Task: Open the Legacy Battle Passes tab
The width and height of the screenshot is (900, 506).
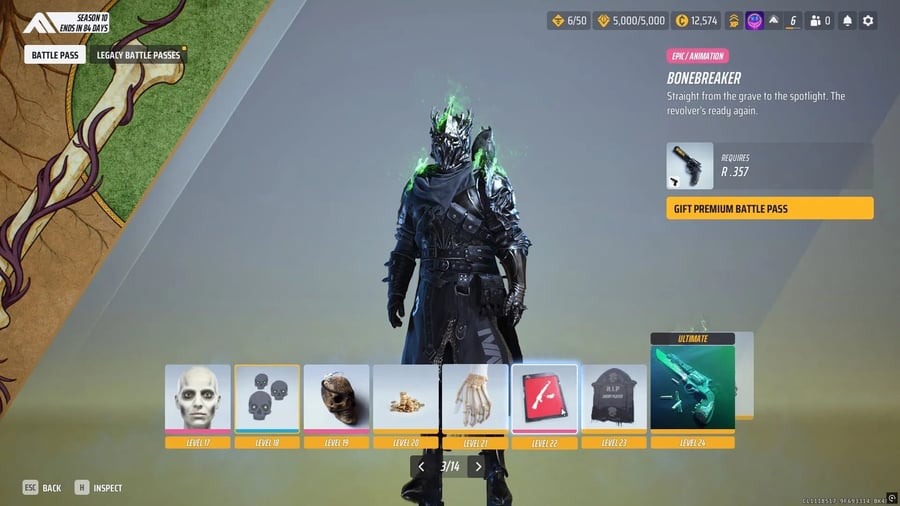Action: [x=137, y=56]
